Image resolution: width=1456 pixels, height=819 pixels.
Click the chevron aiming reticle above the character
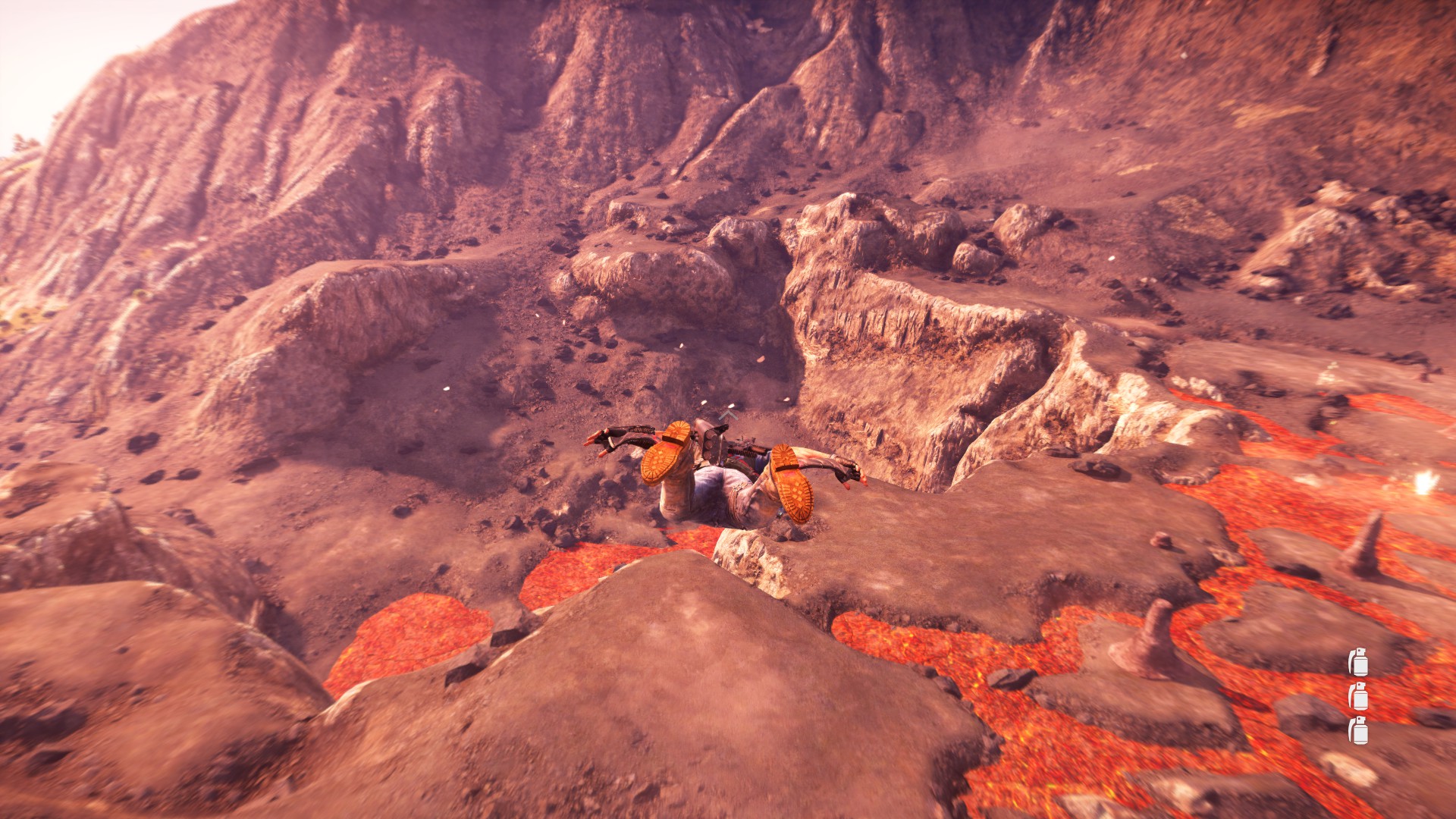click(x=727, y=415)
